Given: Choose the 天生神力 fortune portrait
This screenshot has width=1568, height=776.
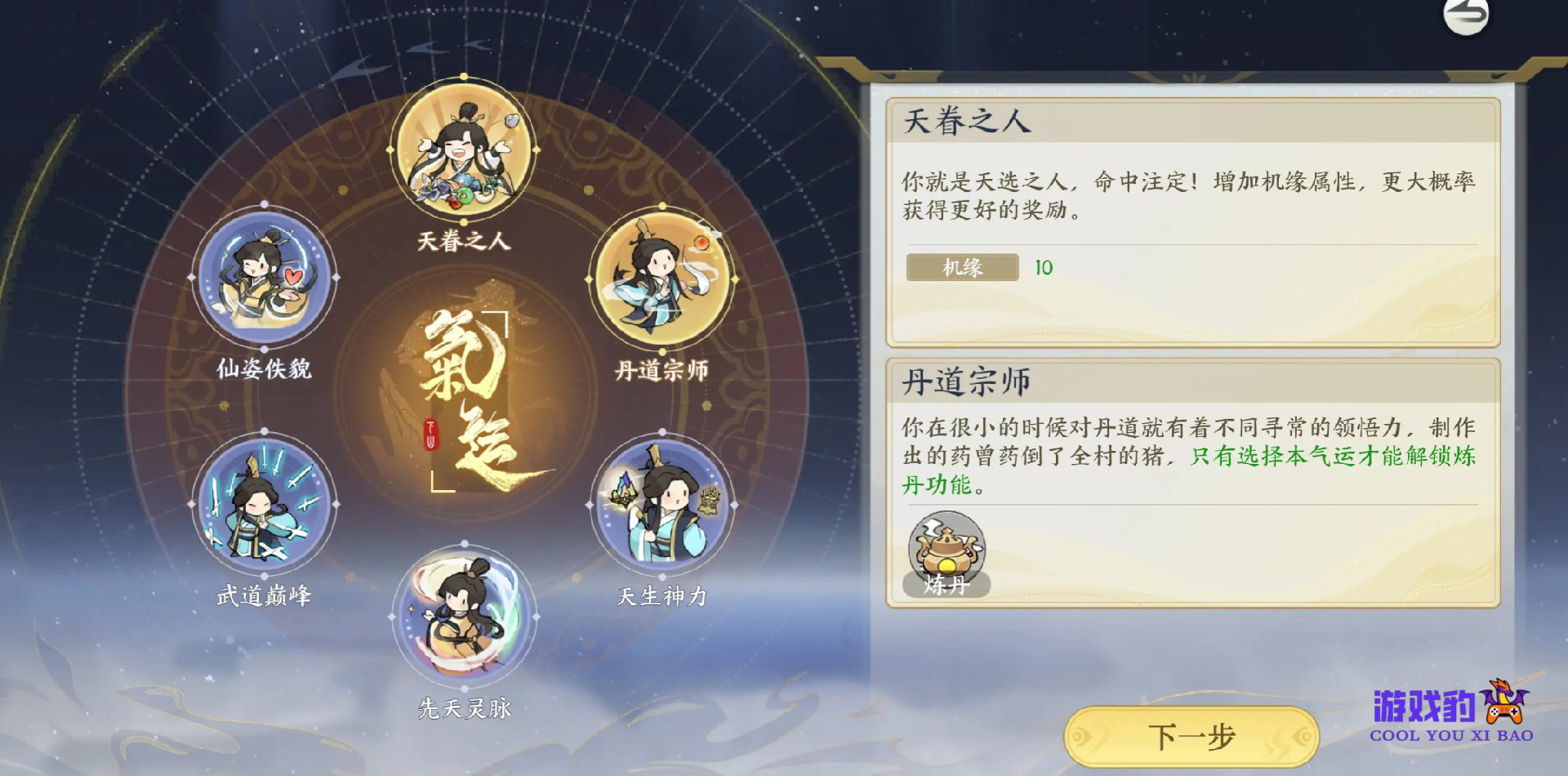Looking at the screenshot, I should (x=661, y=504).
